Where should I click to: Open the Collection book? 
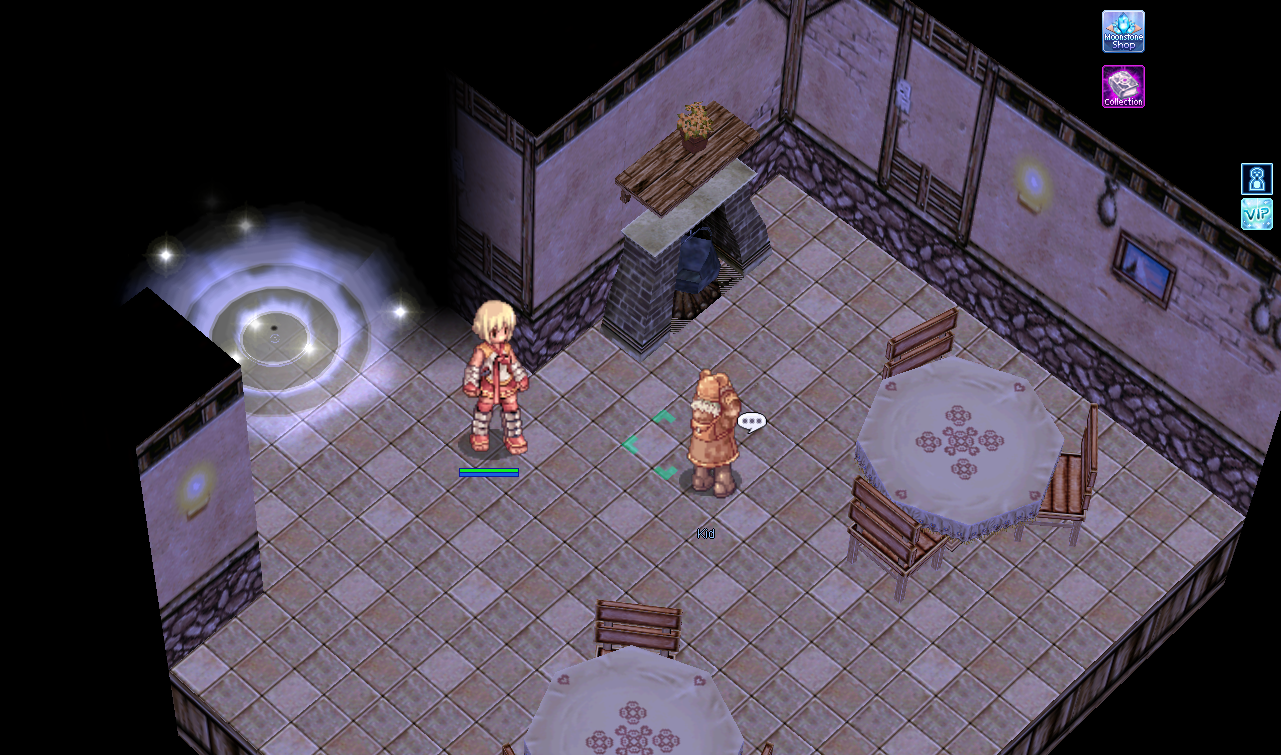[x=1123, y=87]
